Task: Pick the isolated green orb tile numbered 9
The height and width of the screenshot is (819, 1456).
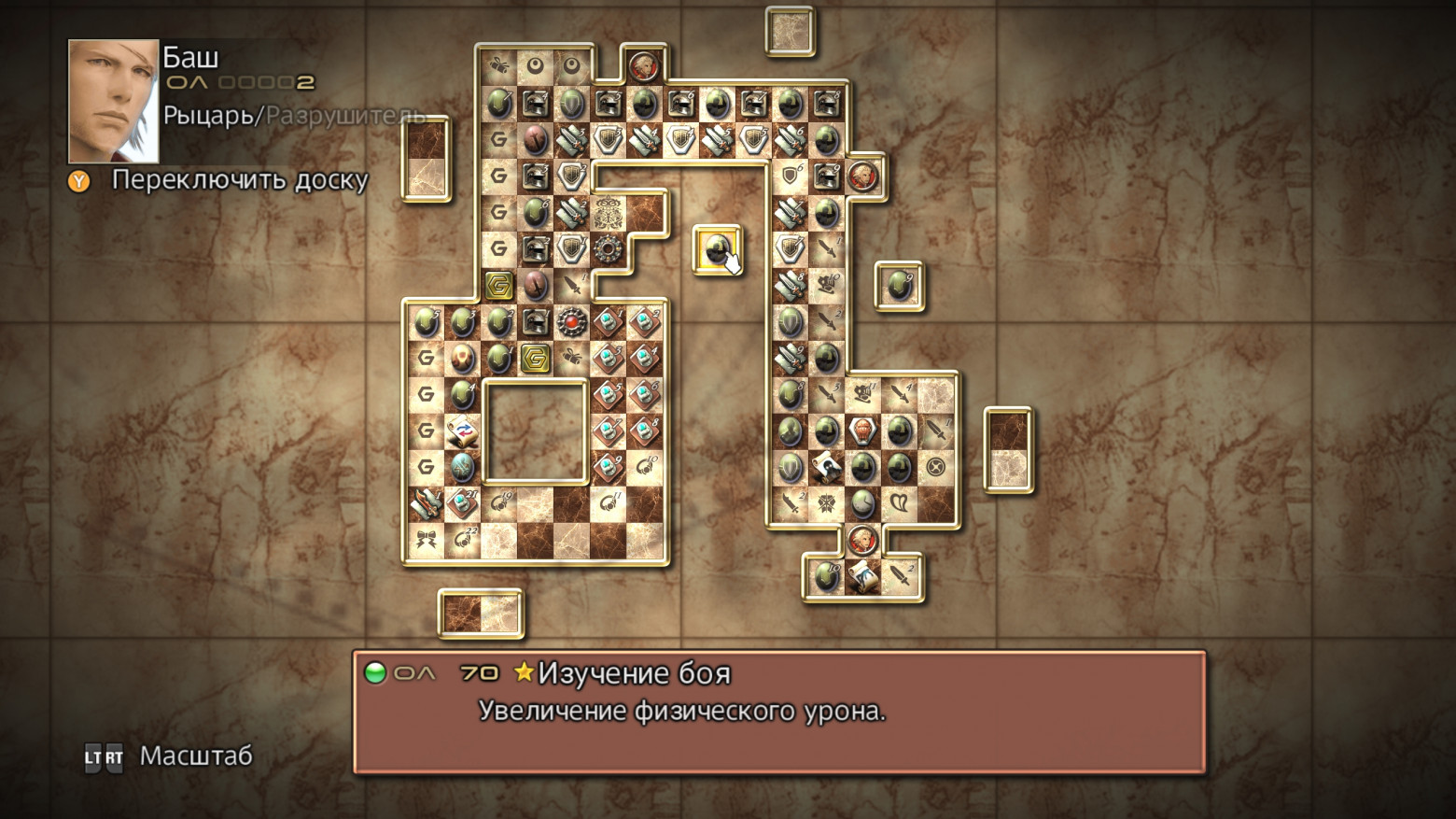Action: (x=899, y=286)
